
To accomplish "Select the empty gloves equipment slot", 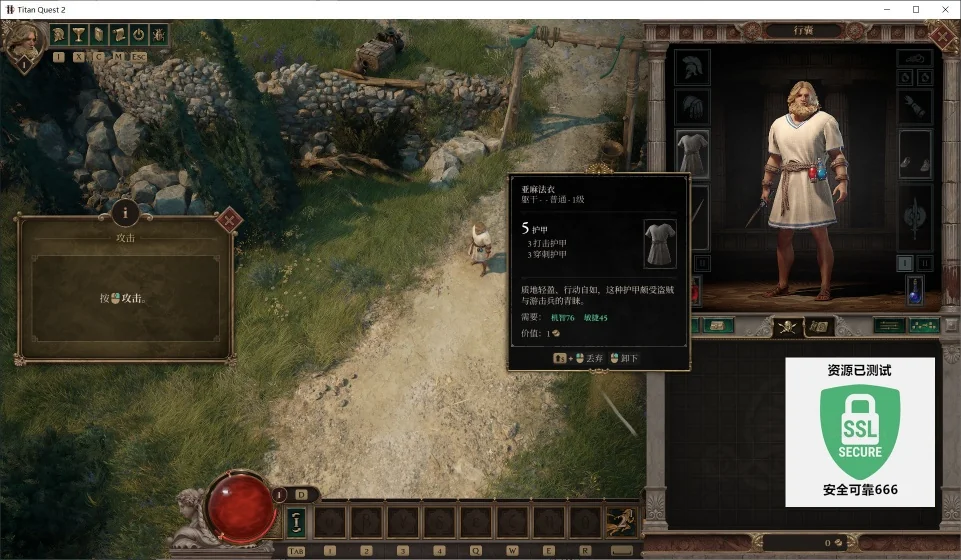I will [x=691, y=108].
